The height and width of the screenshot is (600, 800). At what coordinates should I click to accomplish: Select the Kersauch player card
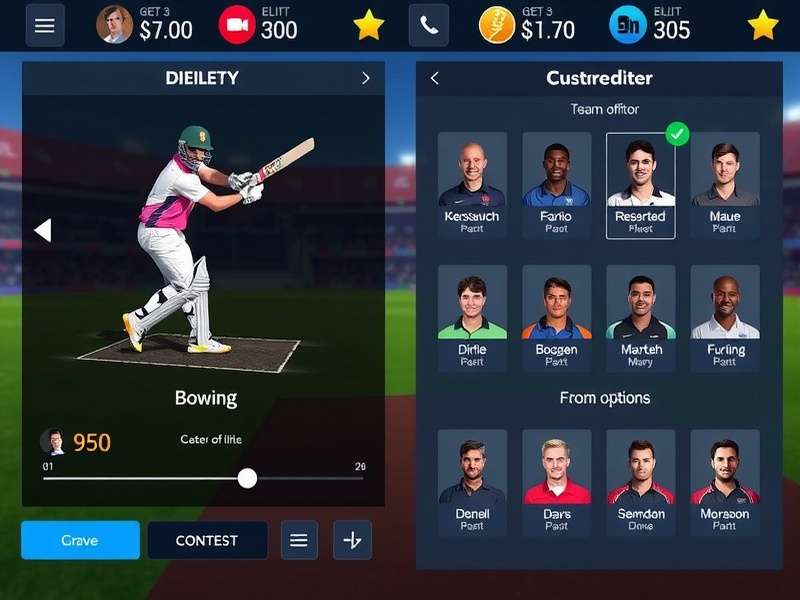point(472,185)
